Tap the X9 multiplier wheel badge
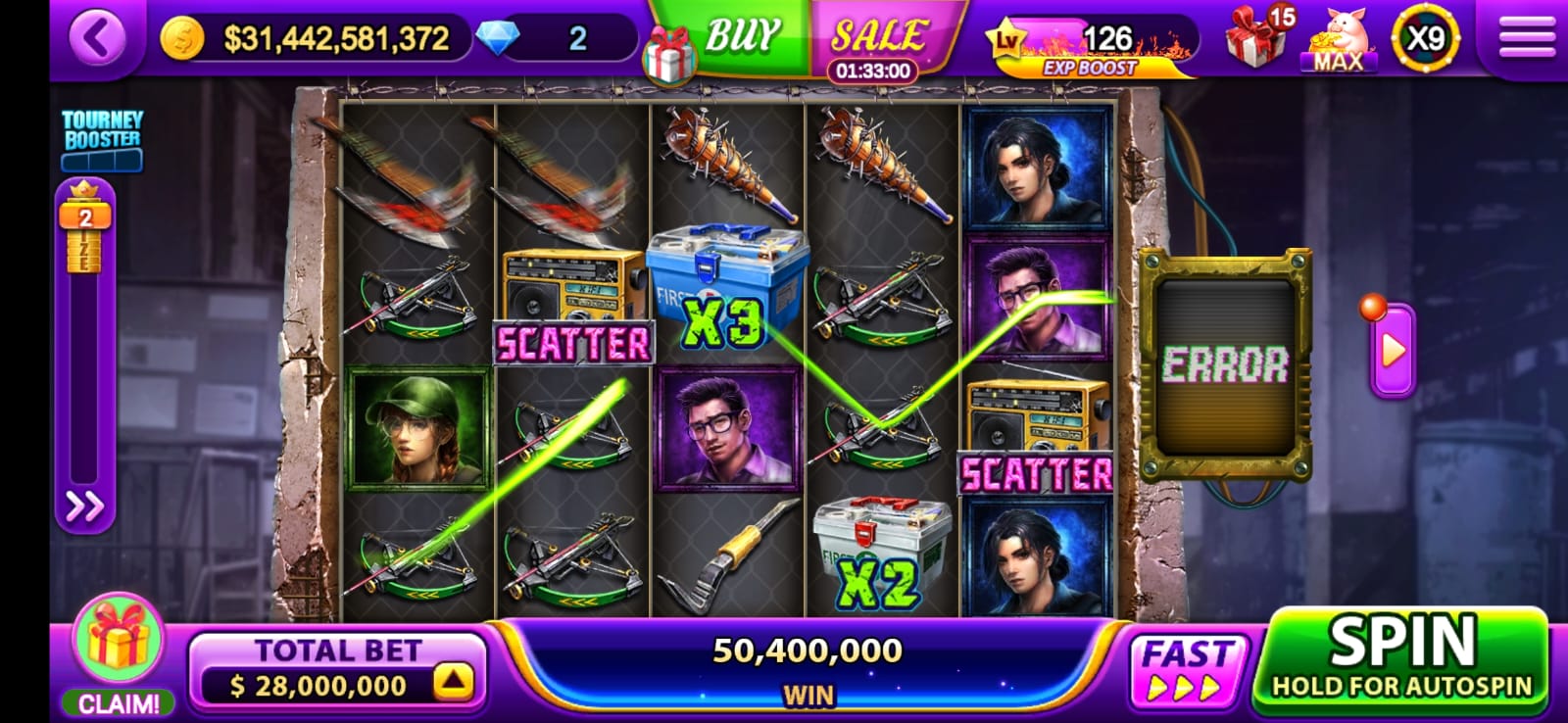The width and height of the screenshot is (1568, 723). tap(1424, 39)
